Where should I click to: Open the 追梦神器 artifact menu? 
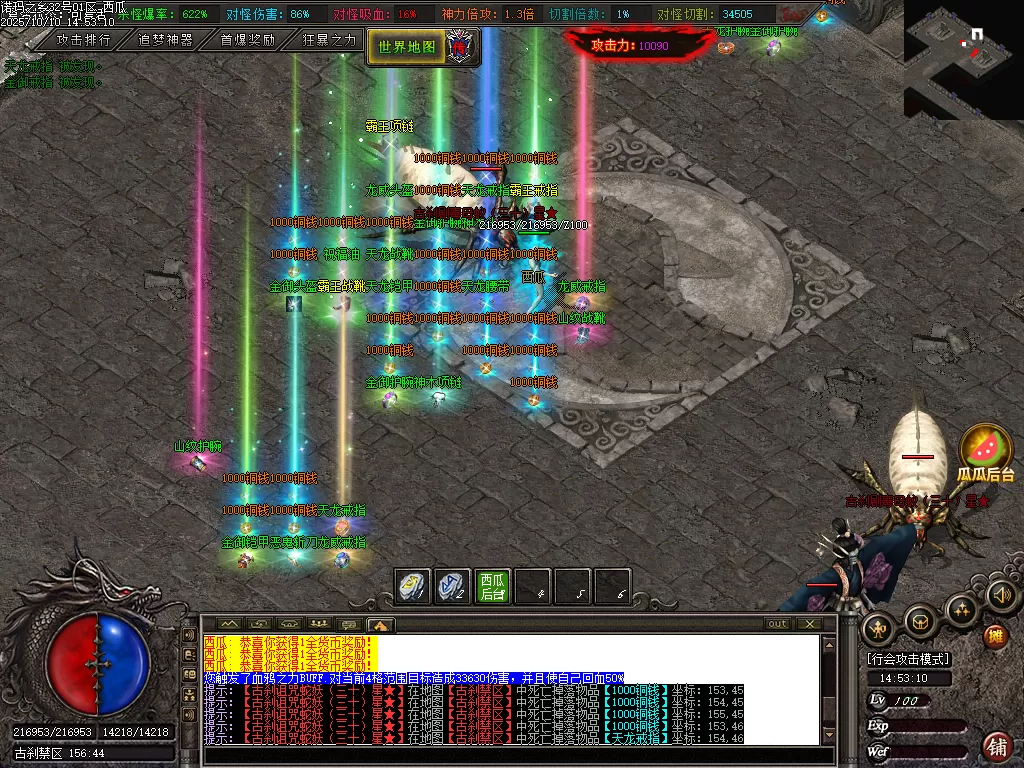(x=165, y=40)
